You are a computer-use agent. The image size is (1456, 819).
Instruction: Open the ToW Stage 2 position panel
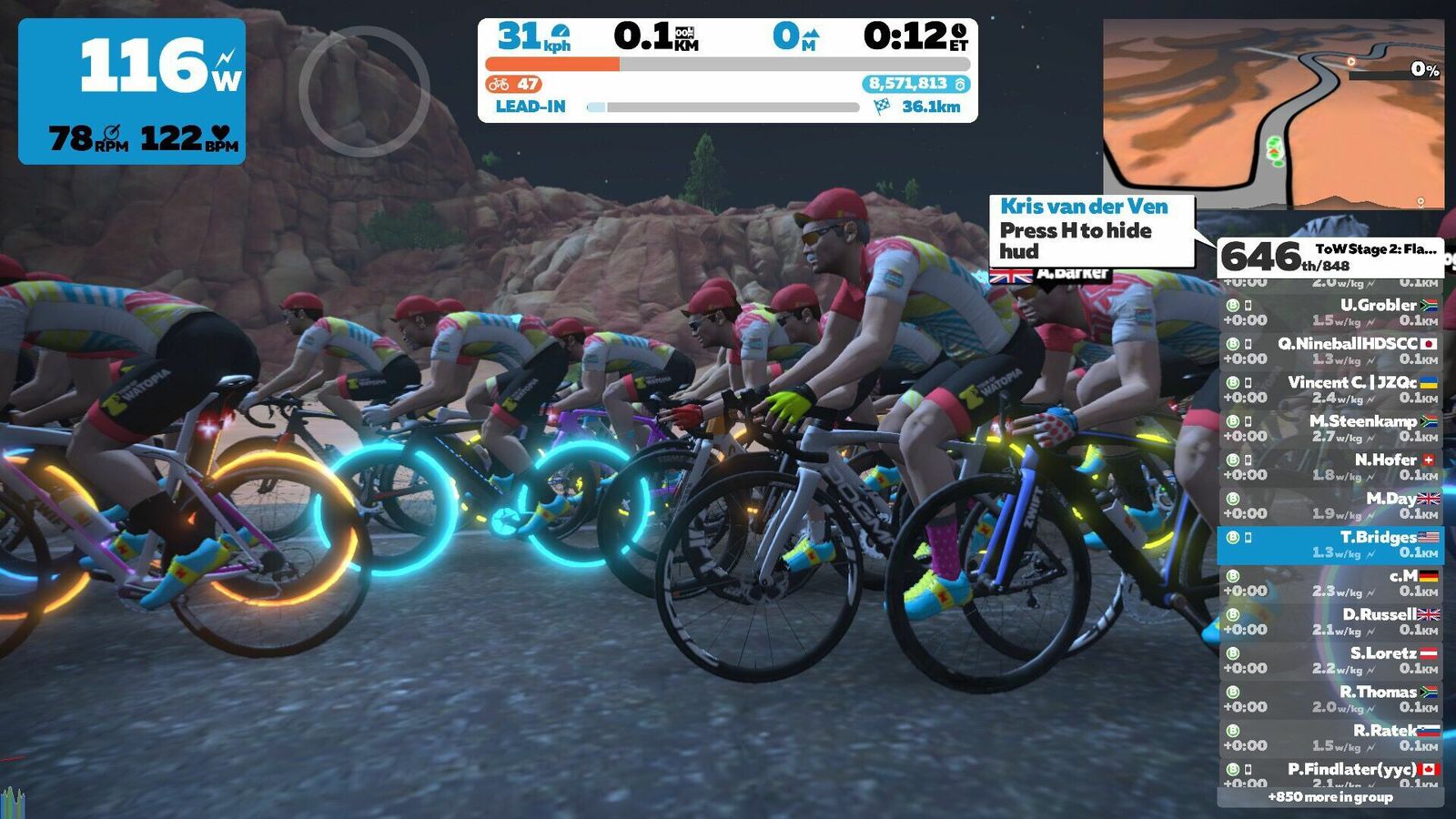point(1330,257)
